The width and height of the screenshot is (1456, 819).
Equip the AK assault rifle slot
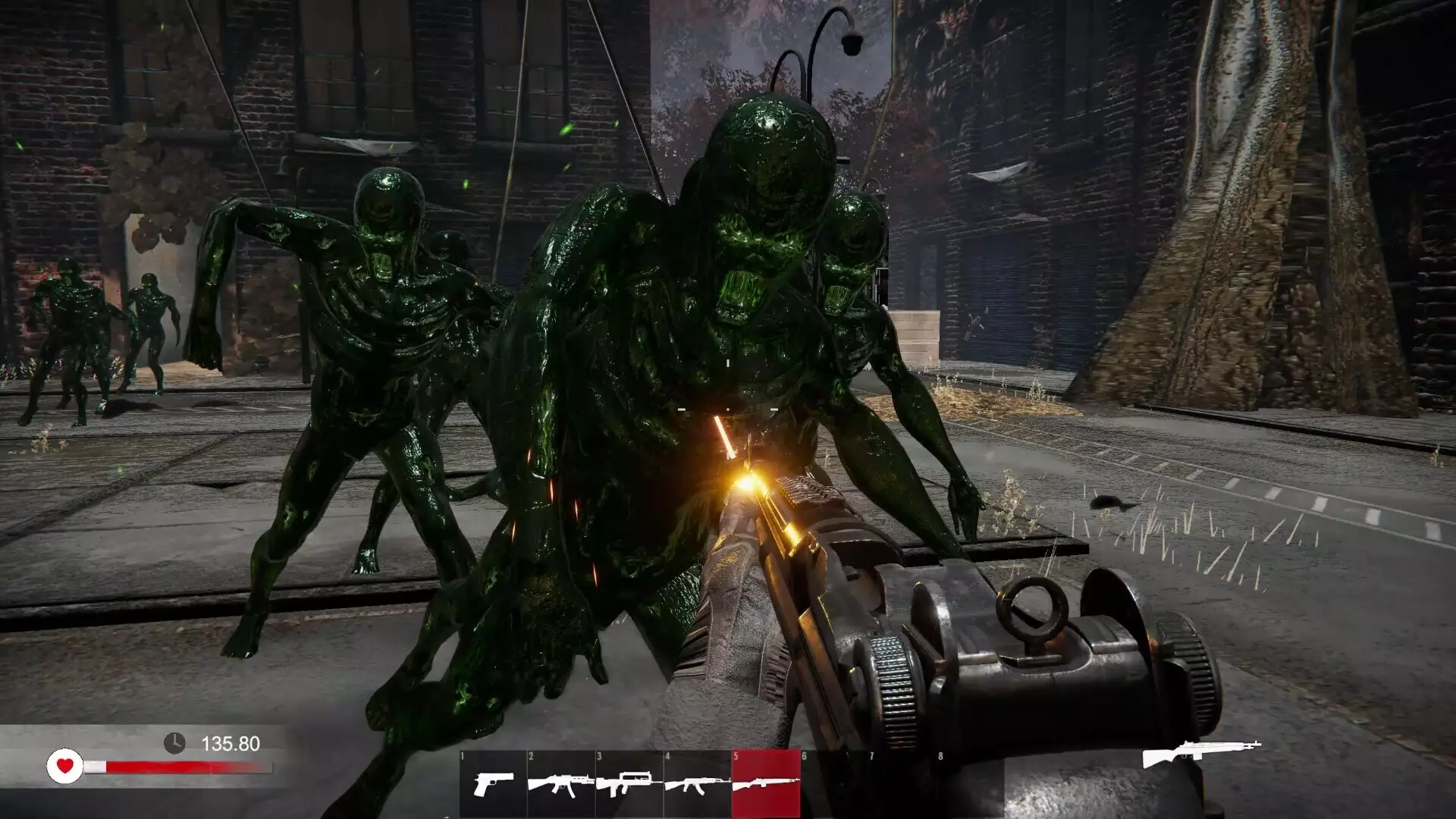[x=698, y=784]
